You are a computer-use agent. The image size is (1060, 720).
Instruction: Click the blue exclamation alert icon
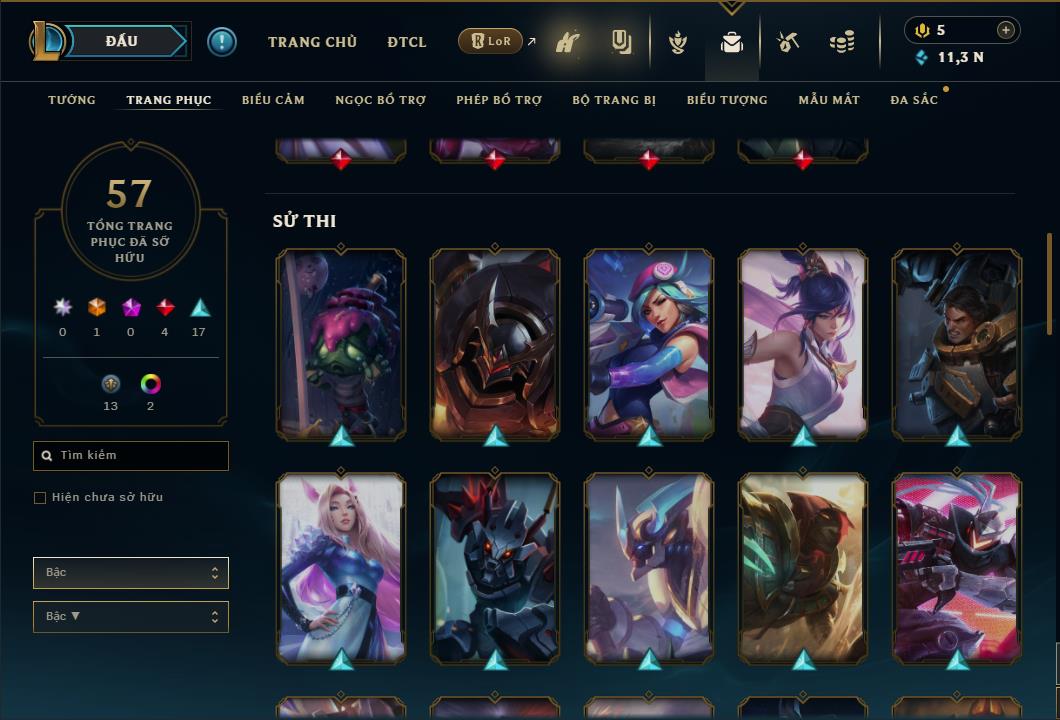tap(222, 42)
